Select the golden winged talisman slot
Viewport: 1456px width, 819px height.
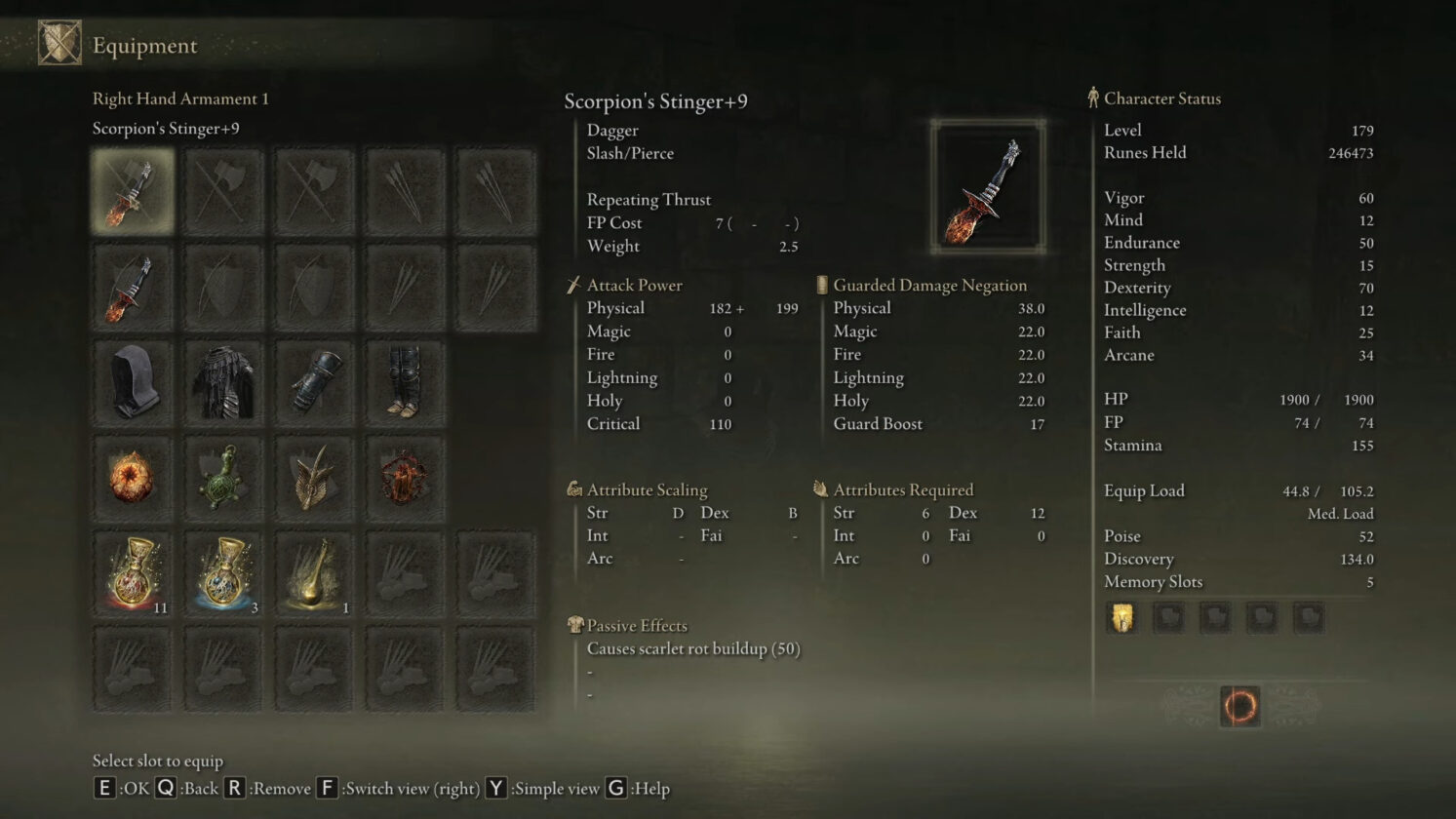click(314, 479)
